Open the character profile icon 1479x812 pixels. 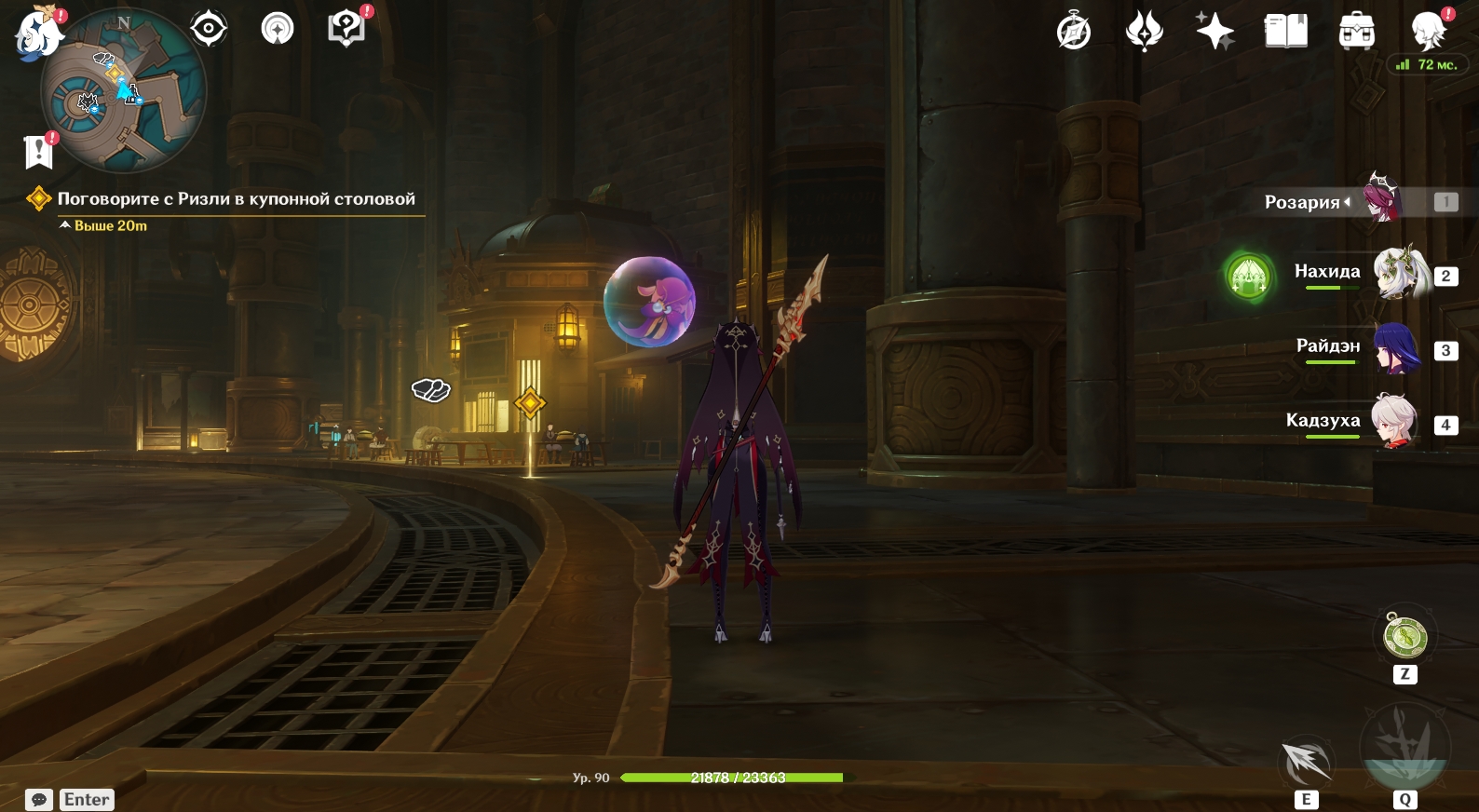pyautogui.click(x=1428, y=32)
